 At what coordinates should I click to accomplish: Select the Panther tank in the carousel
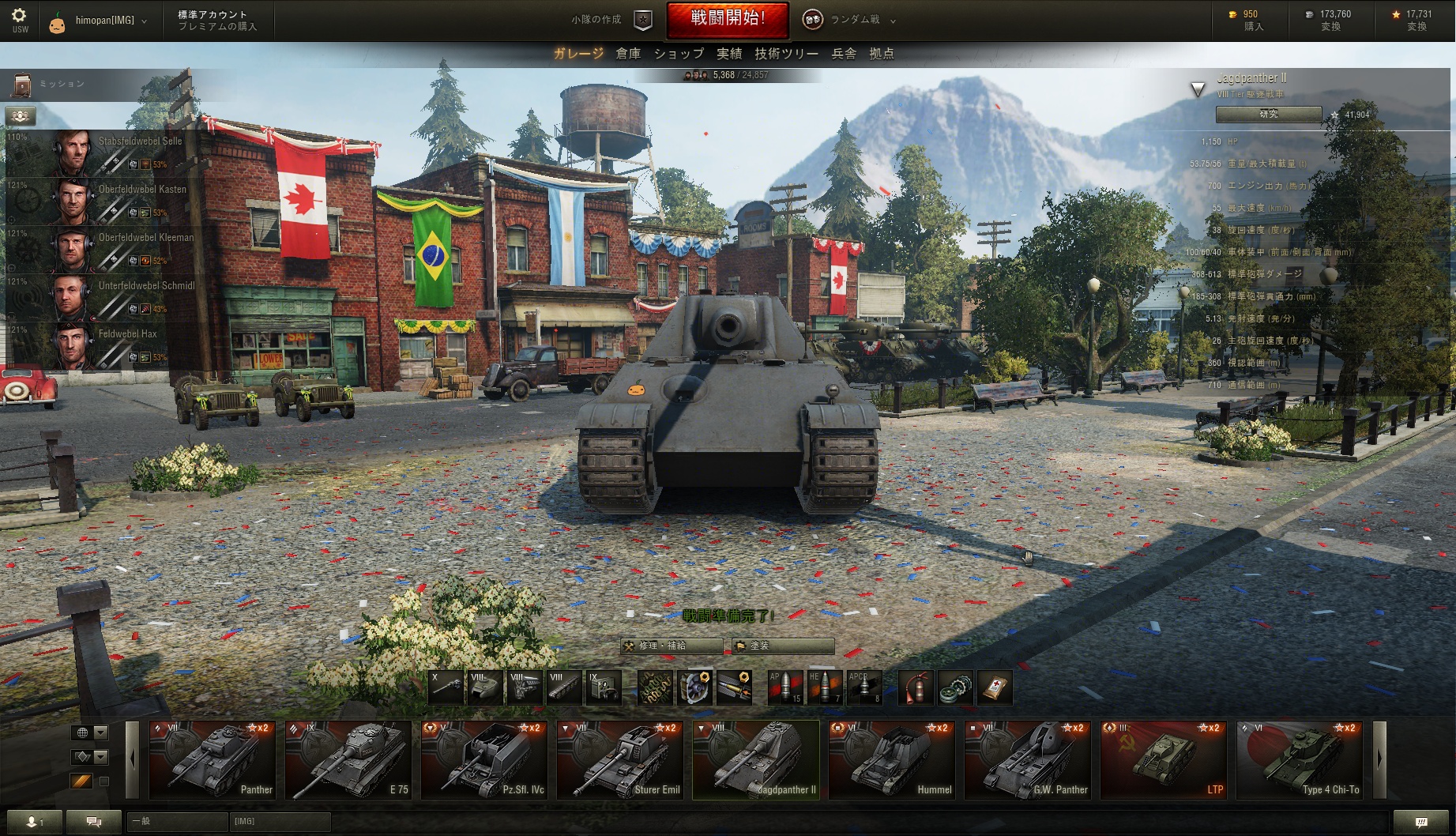(213, 759)
